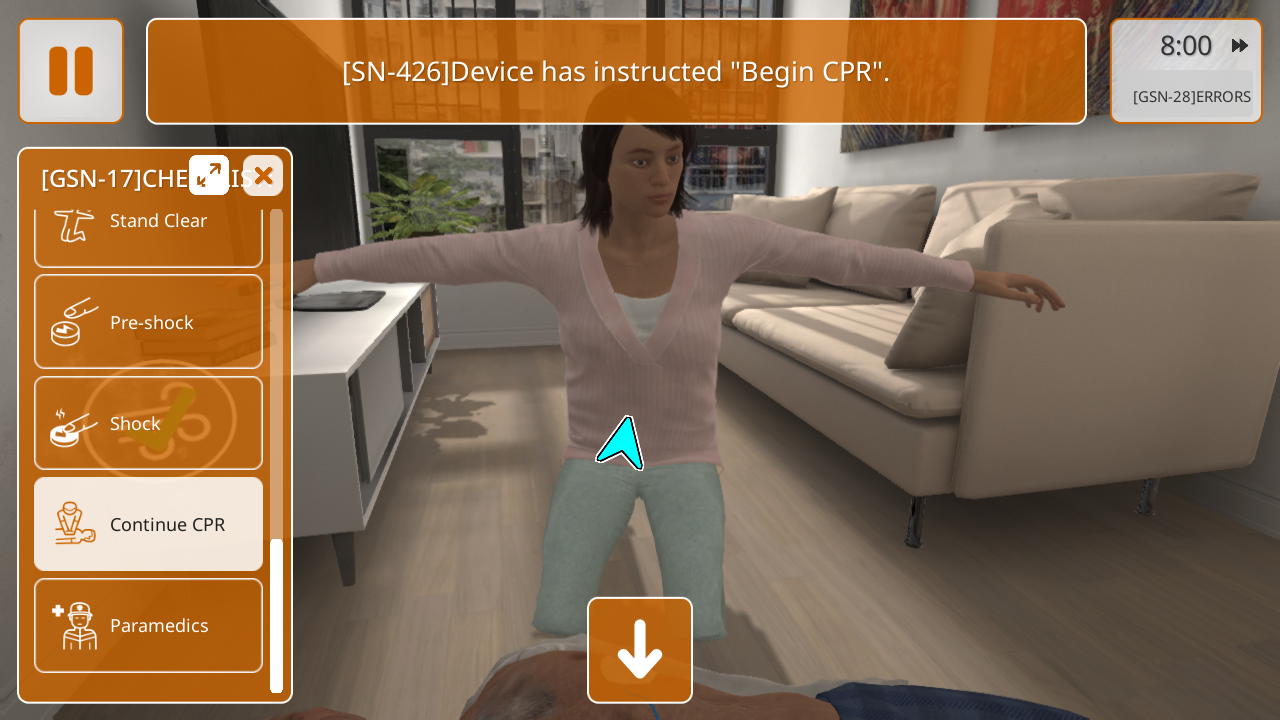Close the checklist panel
The image size is (1280, 720).
tap(263, 176)
